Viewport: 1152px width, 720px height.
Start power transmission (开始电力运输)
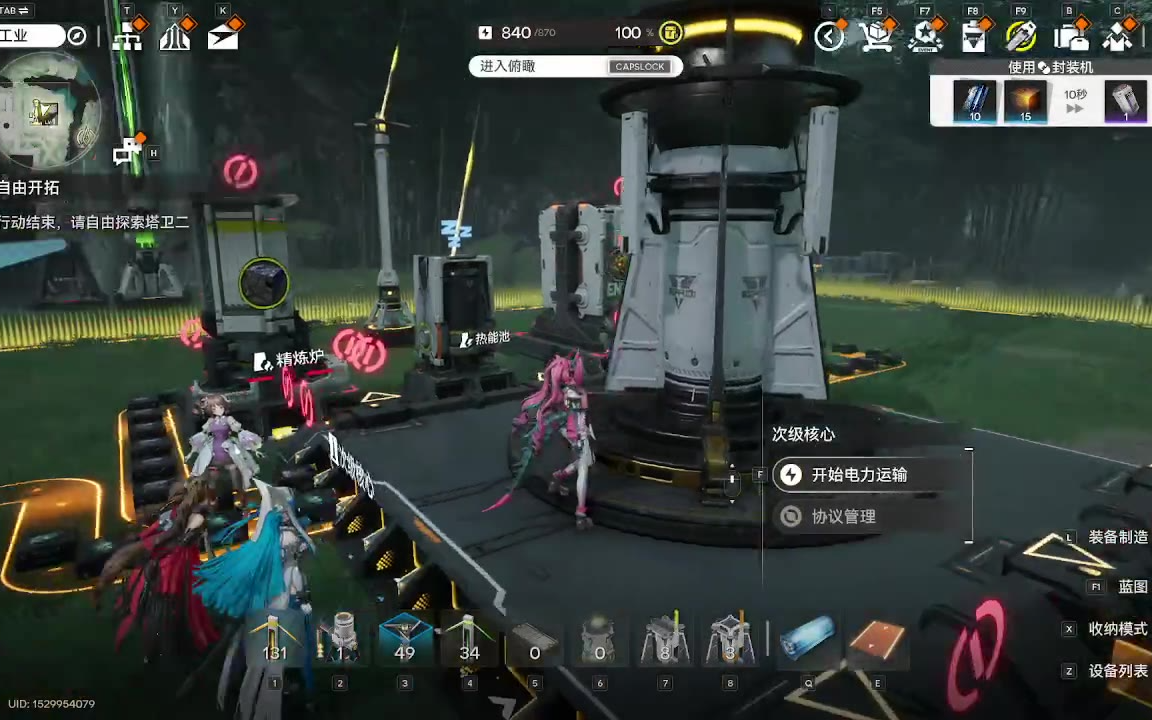(x=858, y=475)
